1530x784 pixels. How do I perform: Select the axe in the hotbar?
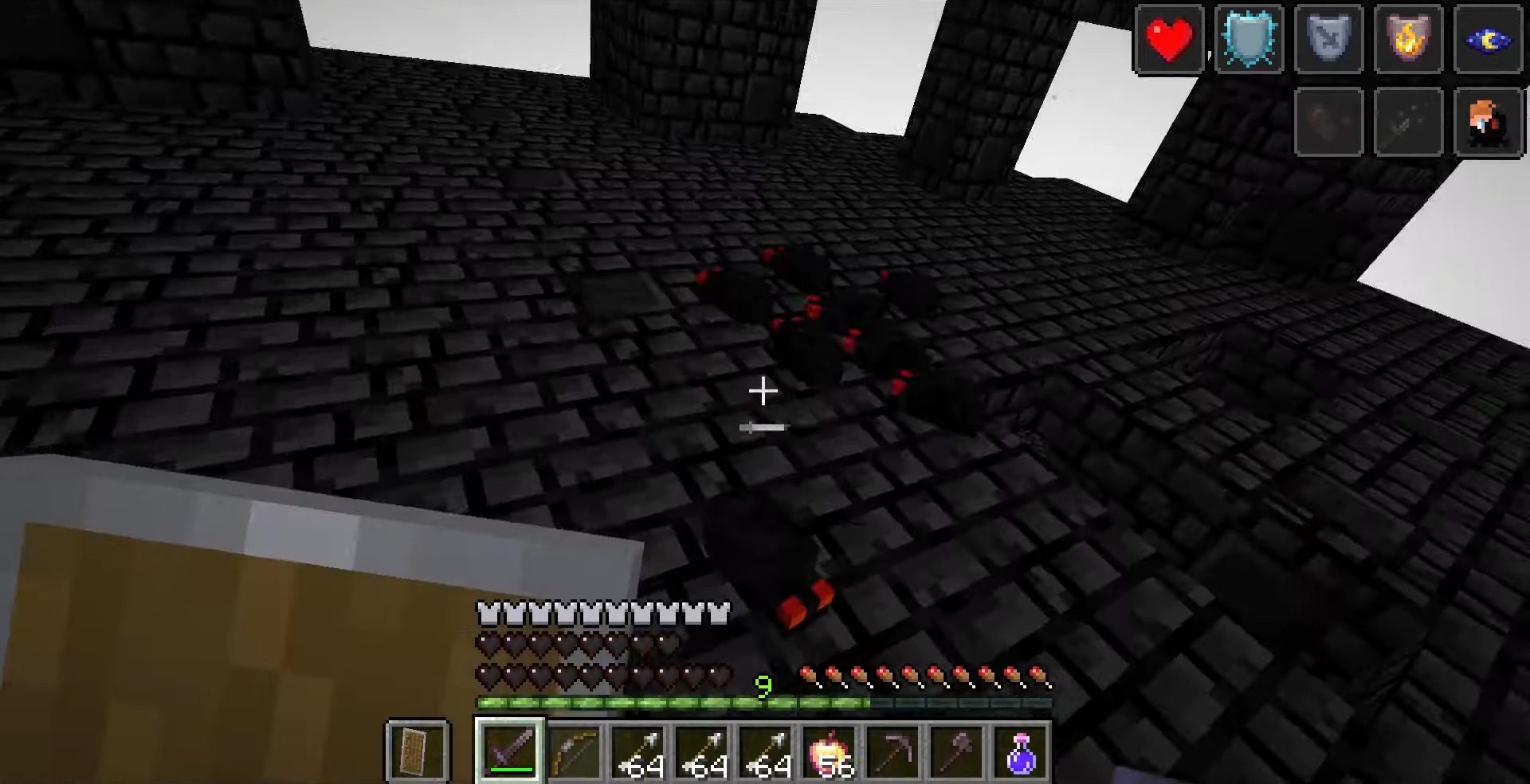[x=958, y=752]
